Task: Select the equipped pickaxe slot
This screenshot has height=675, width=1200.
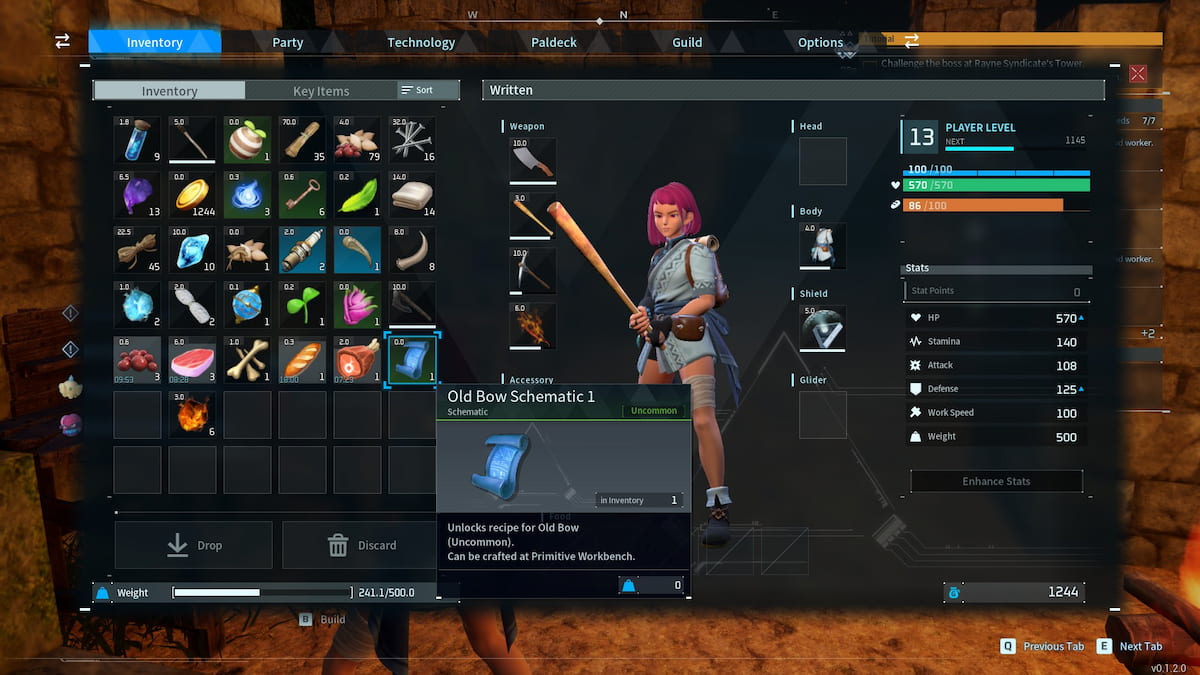Action: point(533,271)
